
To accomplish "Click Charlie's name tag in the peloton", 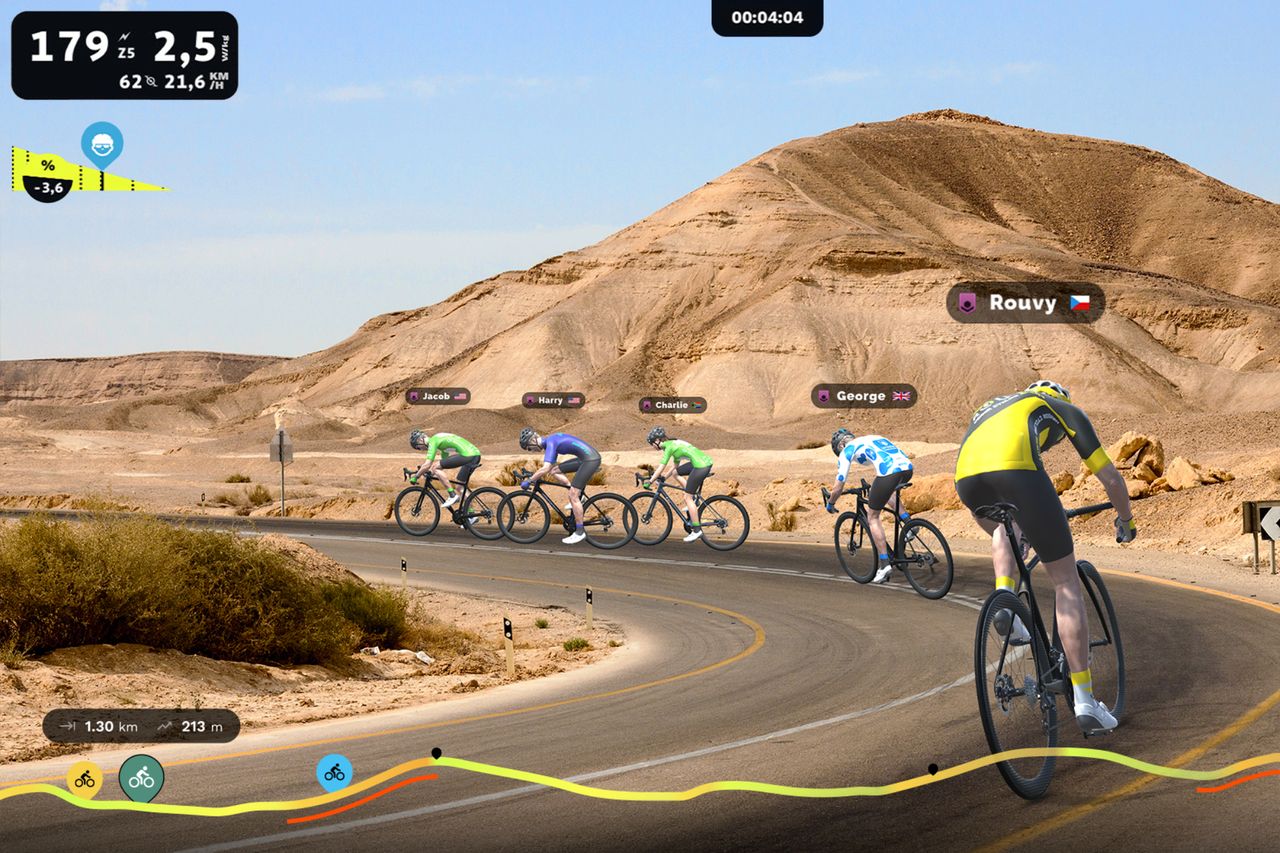I will click(672, 404).
